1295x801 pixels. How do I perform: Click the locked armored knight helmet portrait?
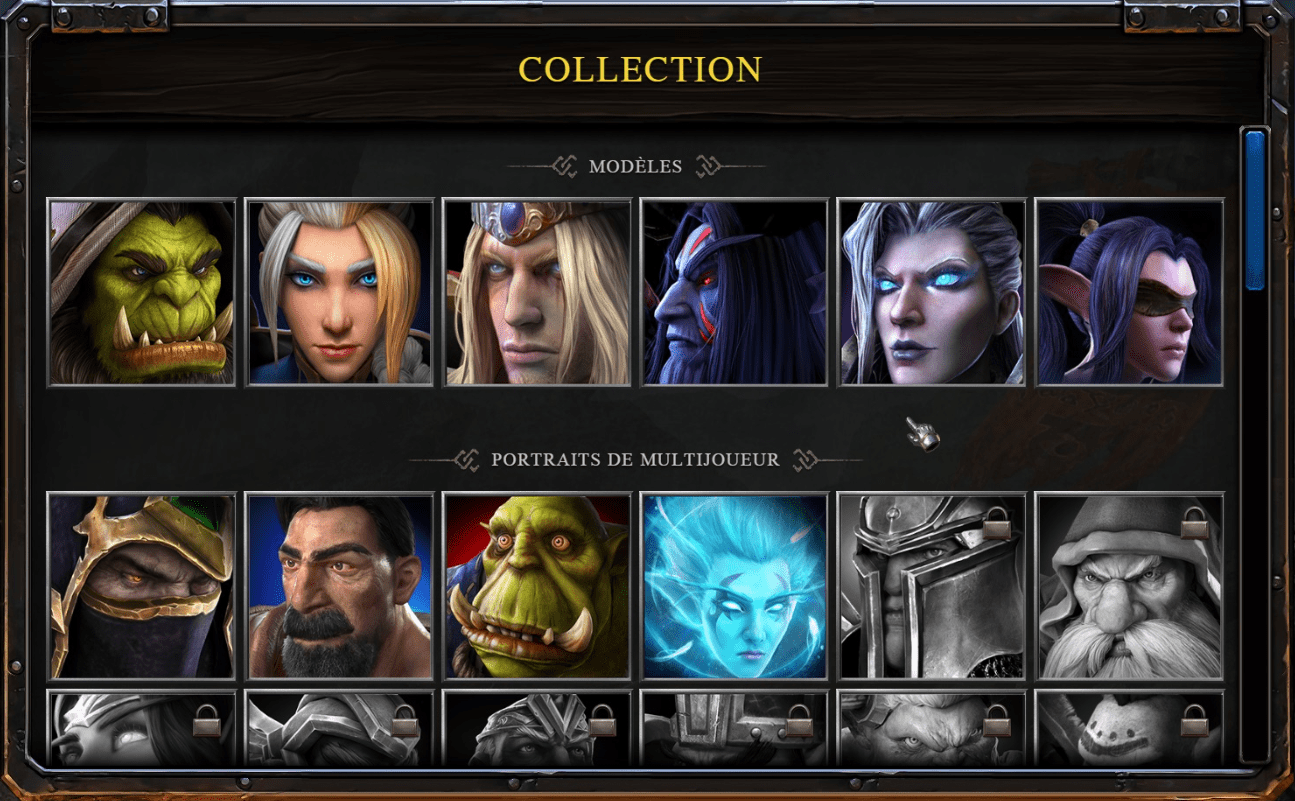[932, 586]
